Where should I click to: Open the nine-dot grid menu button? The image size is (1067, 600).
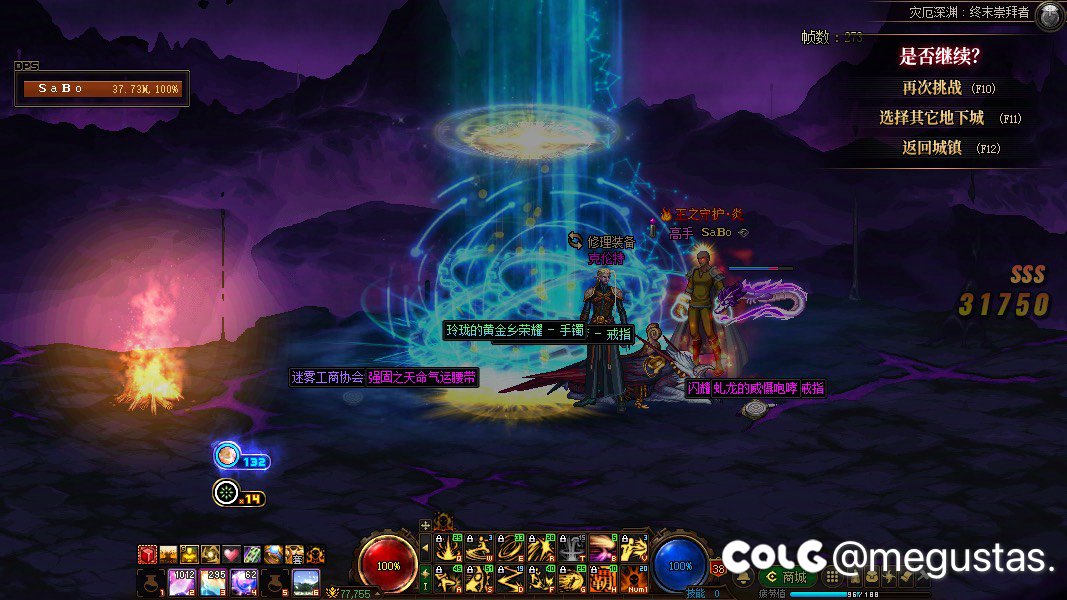click(830, 577)
